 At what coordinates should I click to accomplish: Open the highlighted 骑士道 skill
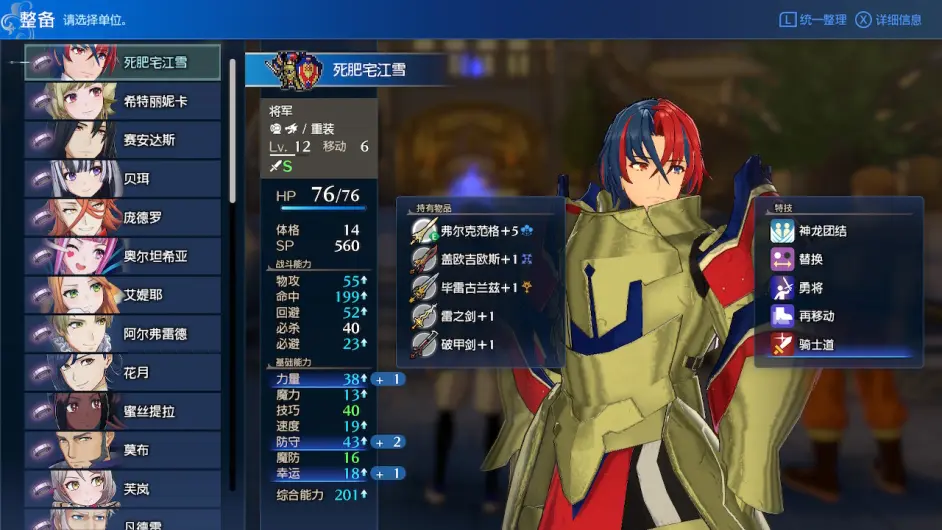[x=816, y=345]
